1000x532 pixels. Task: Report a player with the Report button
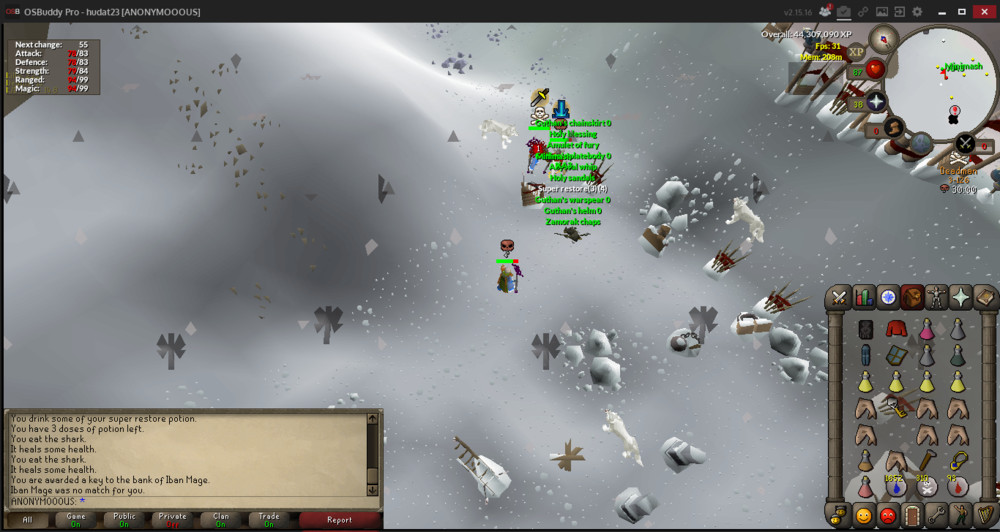tap(339, 519)
